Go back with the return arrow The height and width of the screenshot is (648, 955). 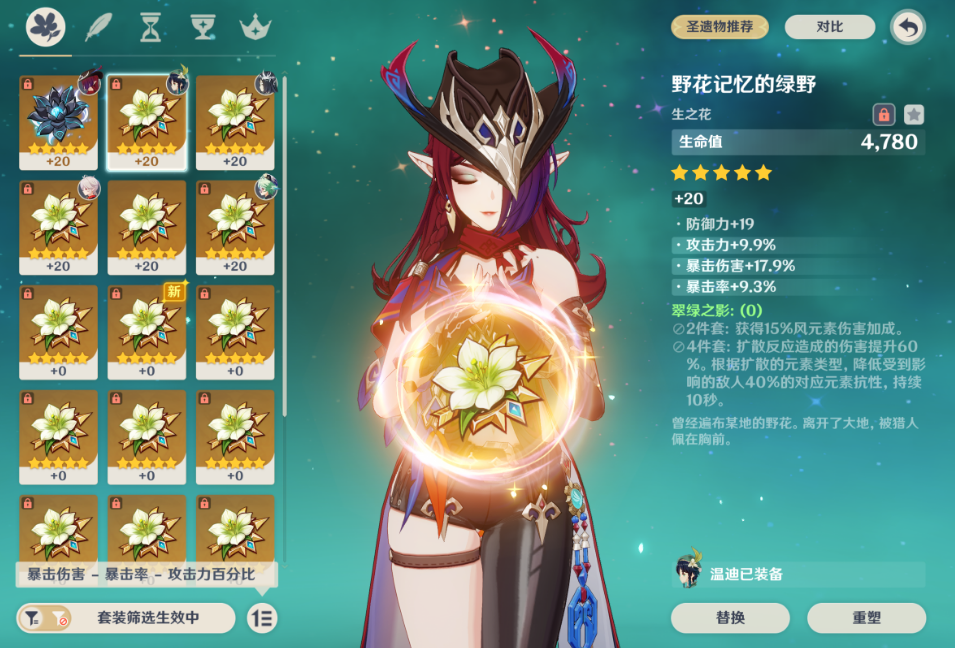click(907, 27)
